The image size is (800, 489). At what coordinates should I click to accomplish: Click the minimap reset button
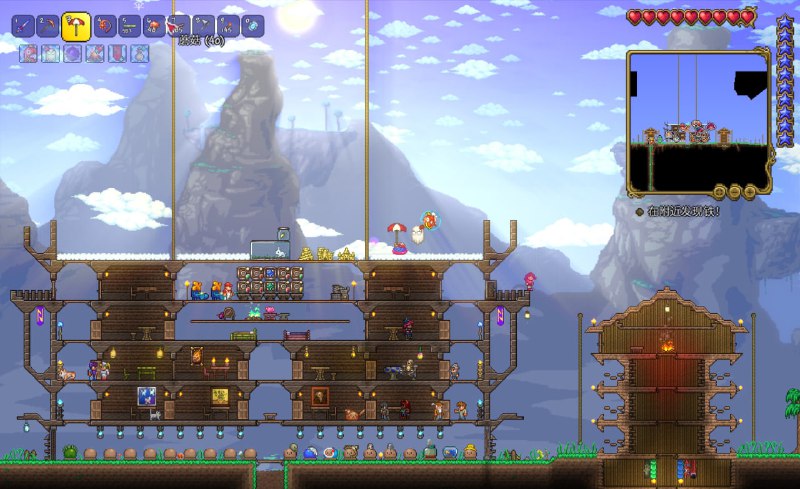pos(719,190)
